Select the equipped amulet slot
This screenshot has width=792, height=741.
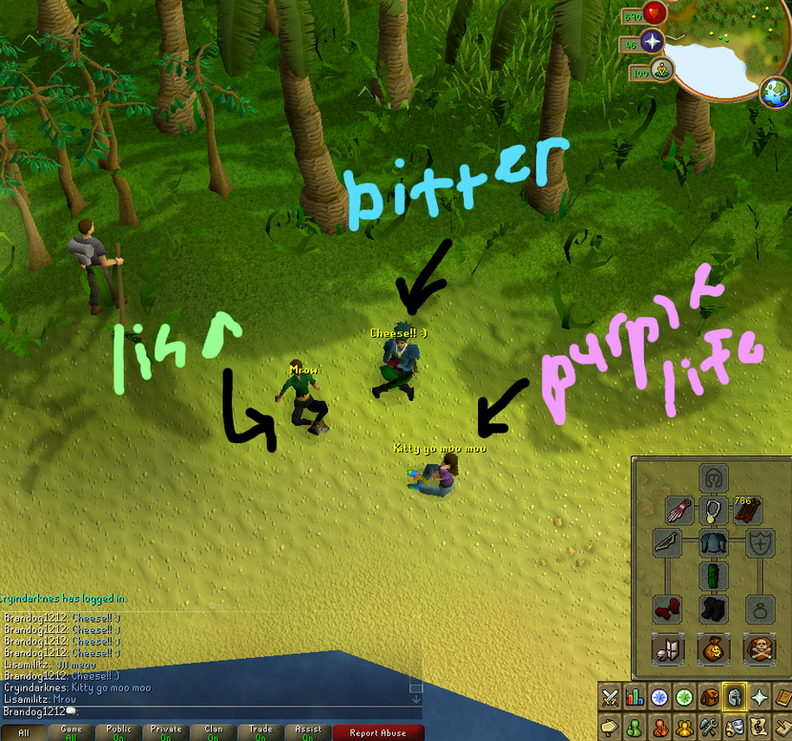(712, 510)
